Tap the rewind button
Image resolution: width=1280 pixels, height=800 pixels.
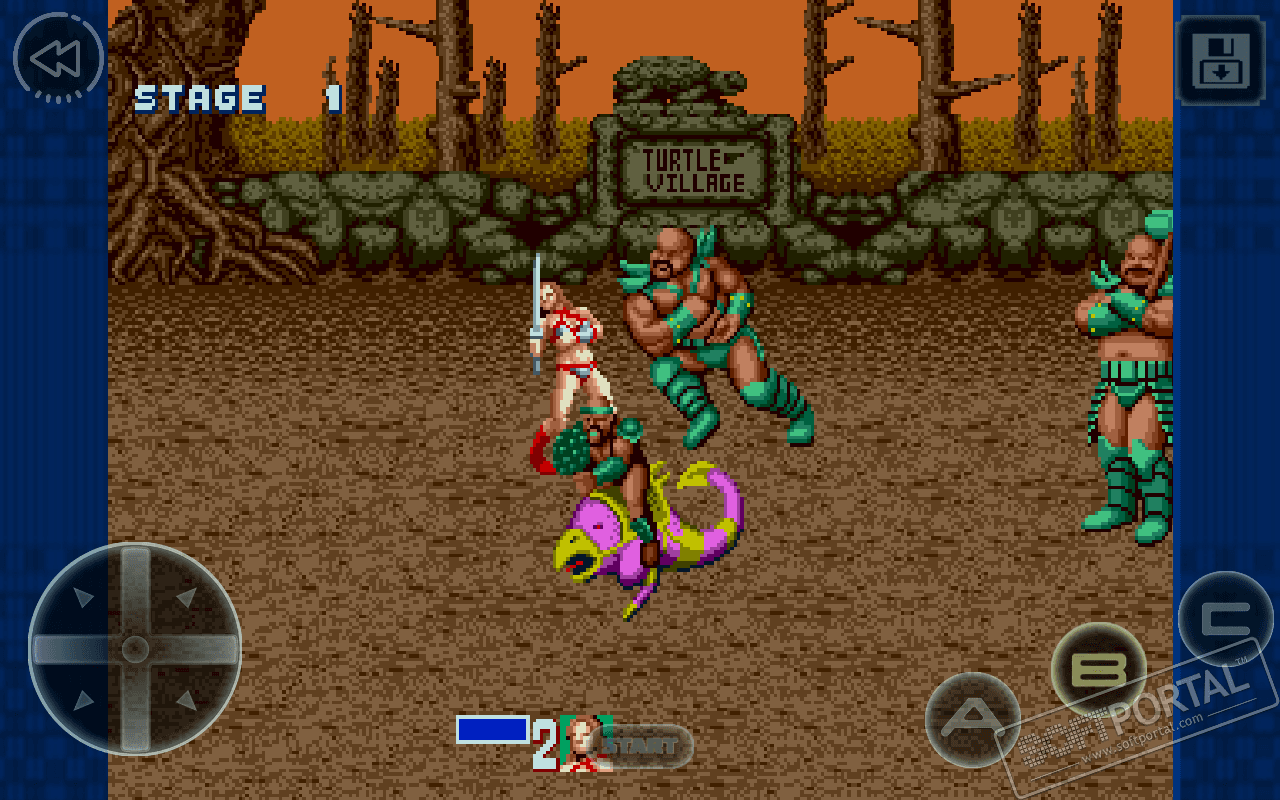pos(58,58)
